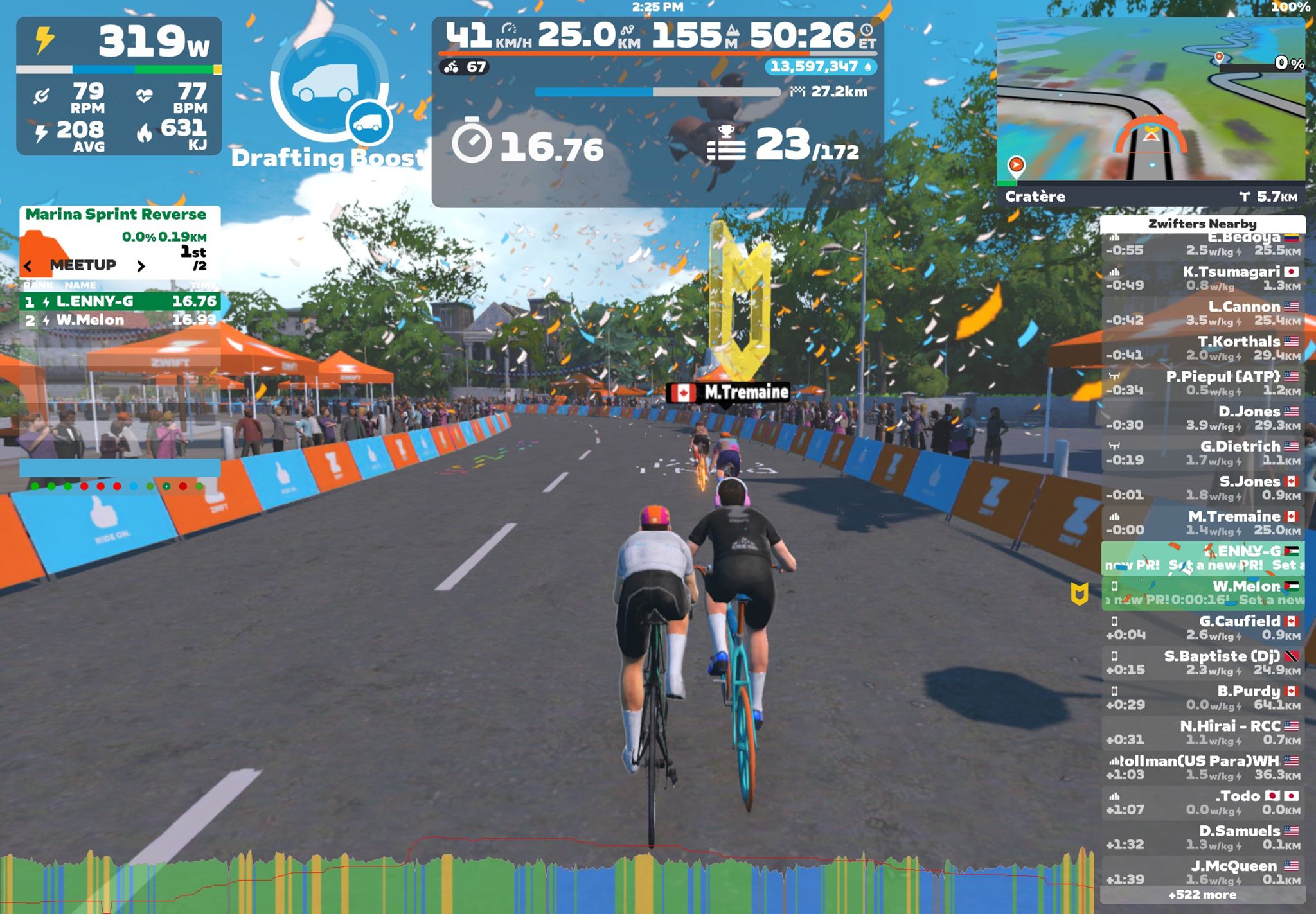This screenshot has height=914, width=1316.
Task: Pick G.Caufield from the riders list
Action: point(1202,628)
